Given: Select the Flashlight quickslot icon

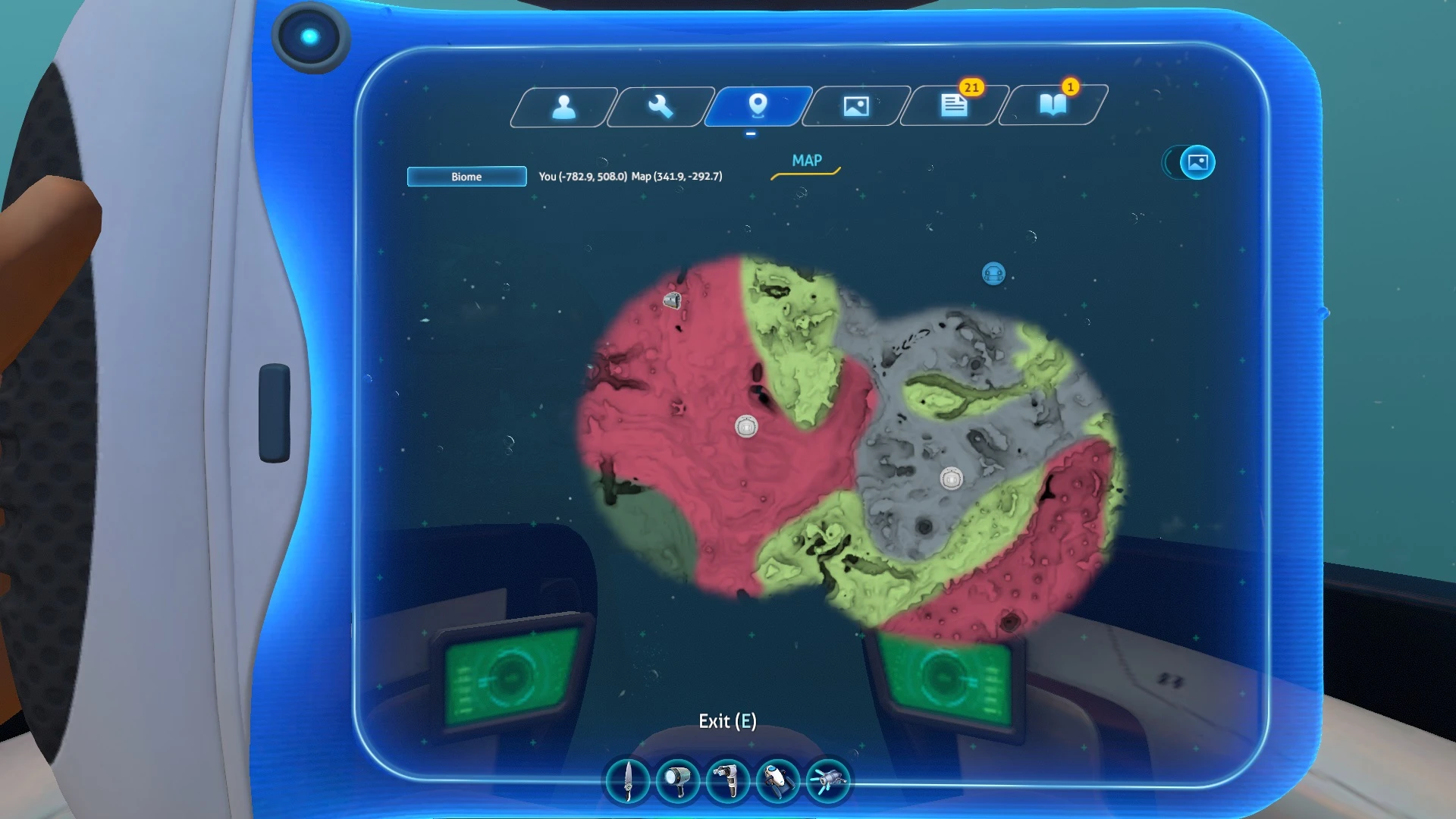Looking at the screenshot, I should (677, 781).
